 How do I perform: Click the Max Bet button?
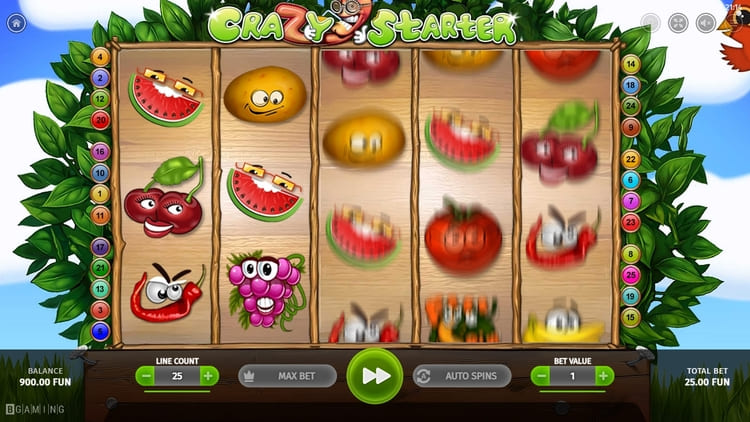pos(287,376)
